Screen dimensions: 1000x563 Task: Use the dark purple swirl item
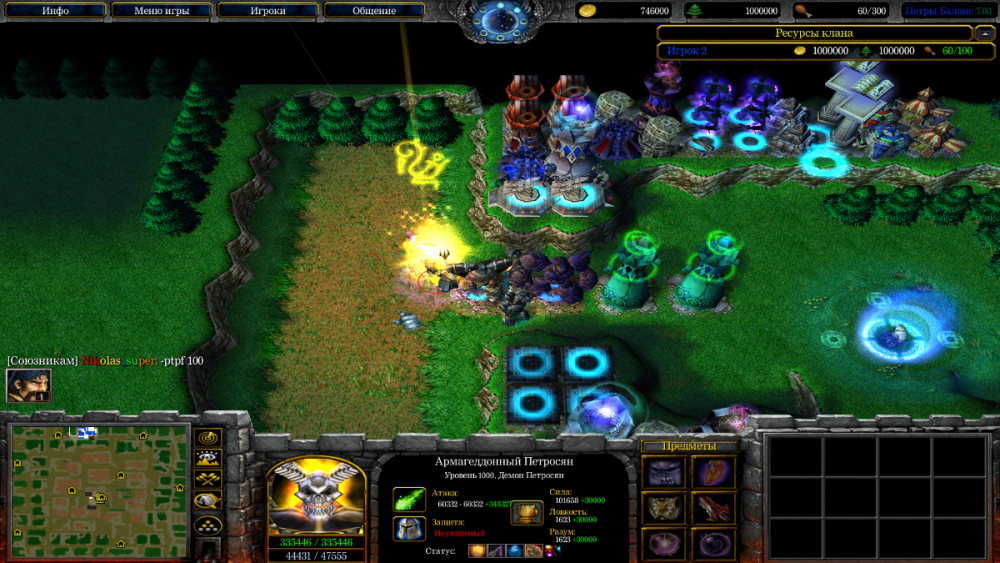click(713, 543)
